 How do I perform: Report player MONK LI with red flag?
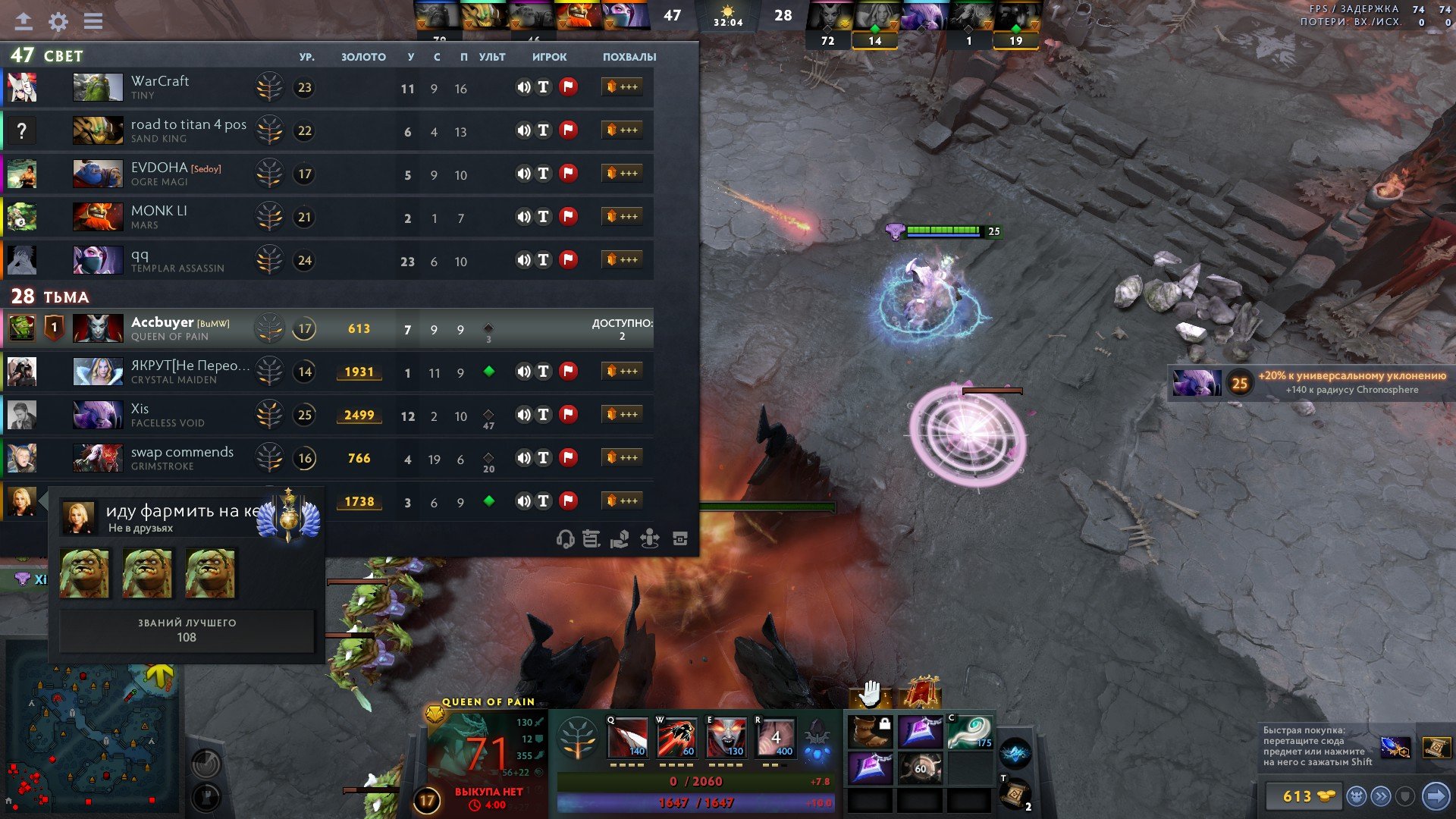coord(568,217)
